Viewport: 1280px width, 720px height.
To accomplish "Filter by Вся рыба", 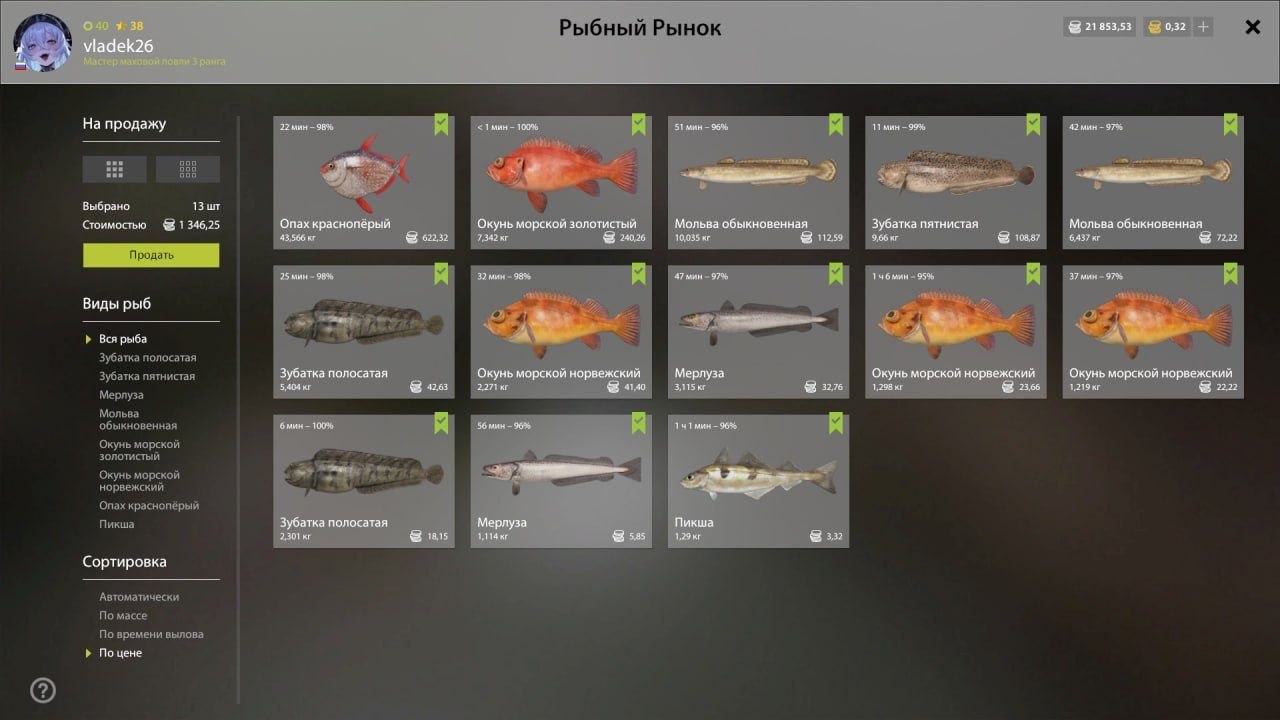I will pos(123,339).
